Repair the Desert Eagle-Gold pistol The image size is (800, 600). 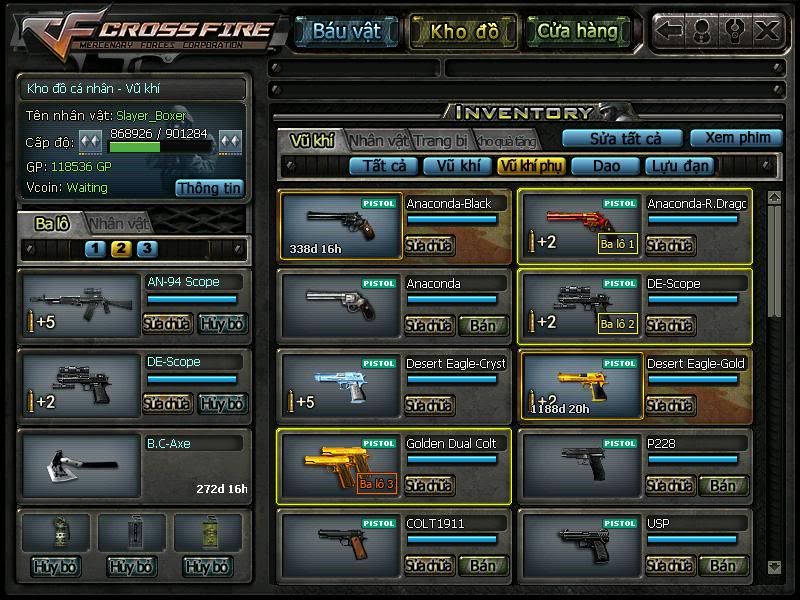pos(670,405)
